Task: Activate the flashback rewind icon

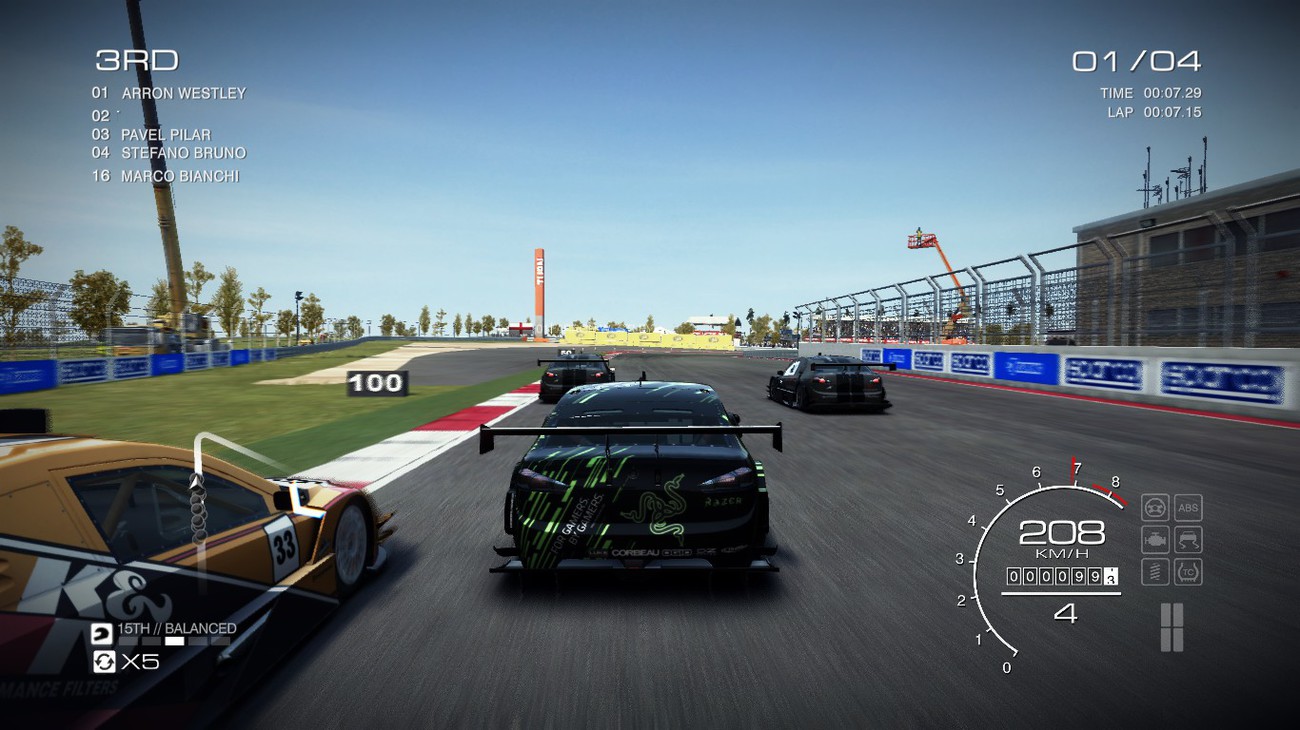Action: tap(103, 661)
